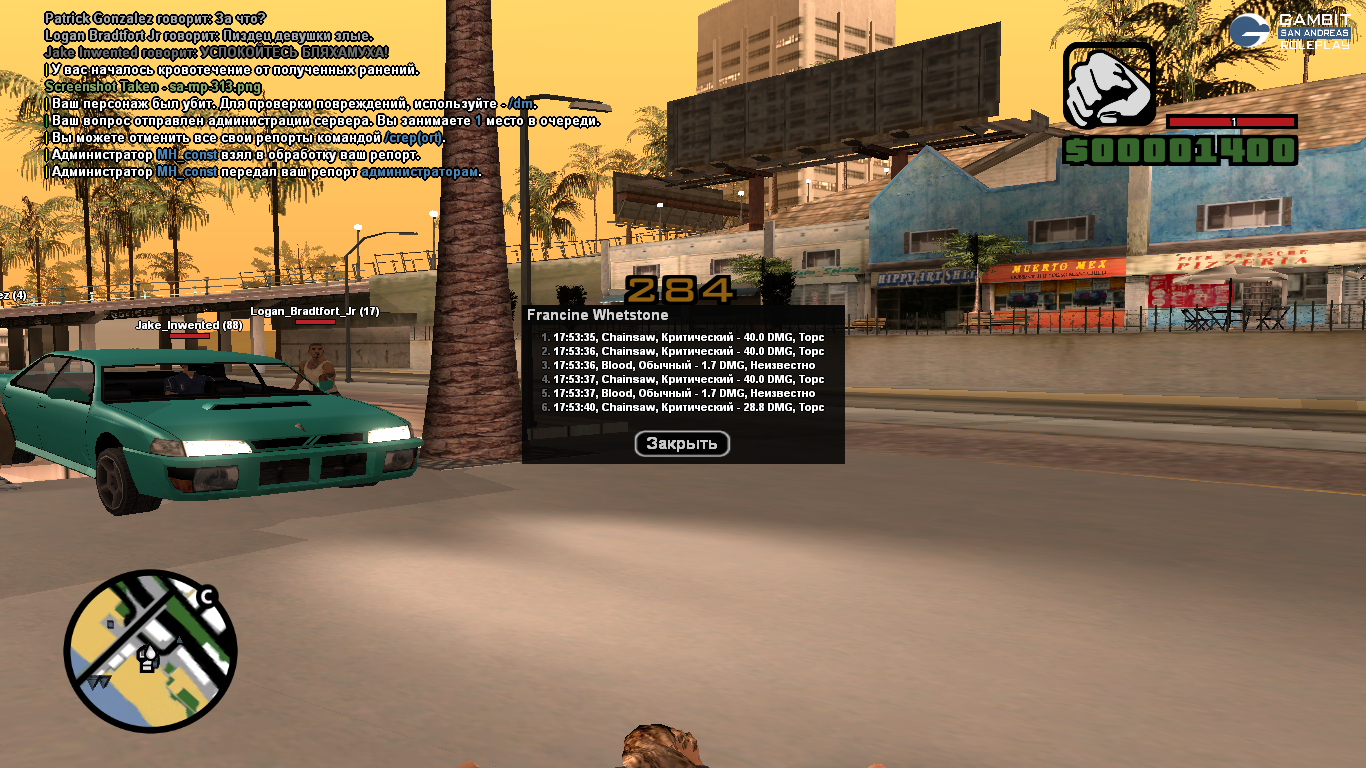Select the 28.8 DMG Chainsaw entry
This screenshot has width=1366, height=768.
pos(683,407)
